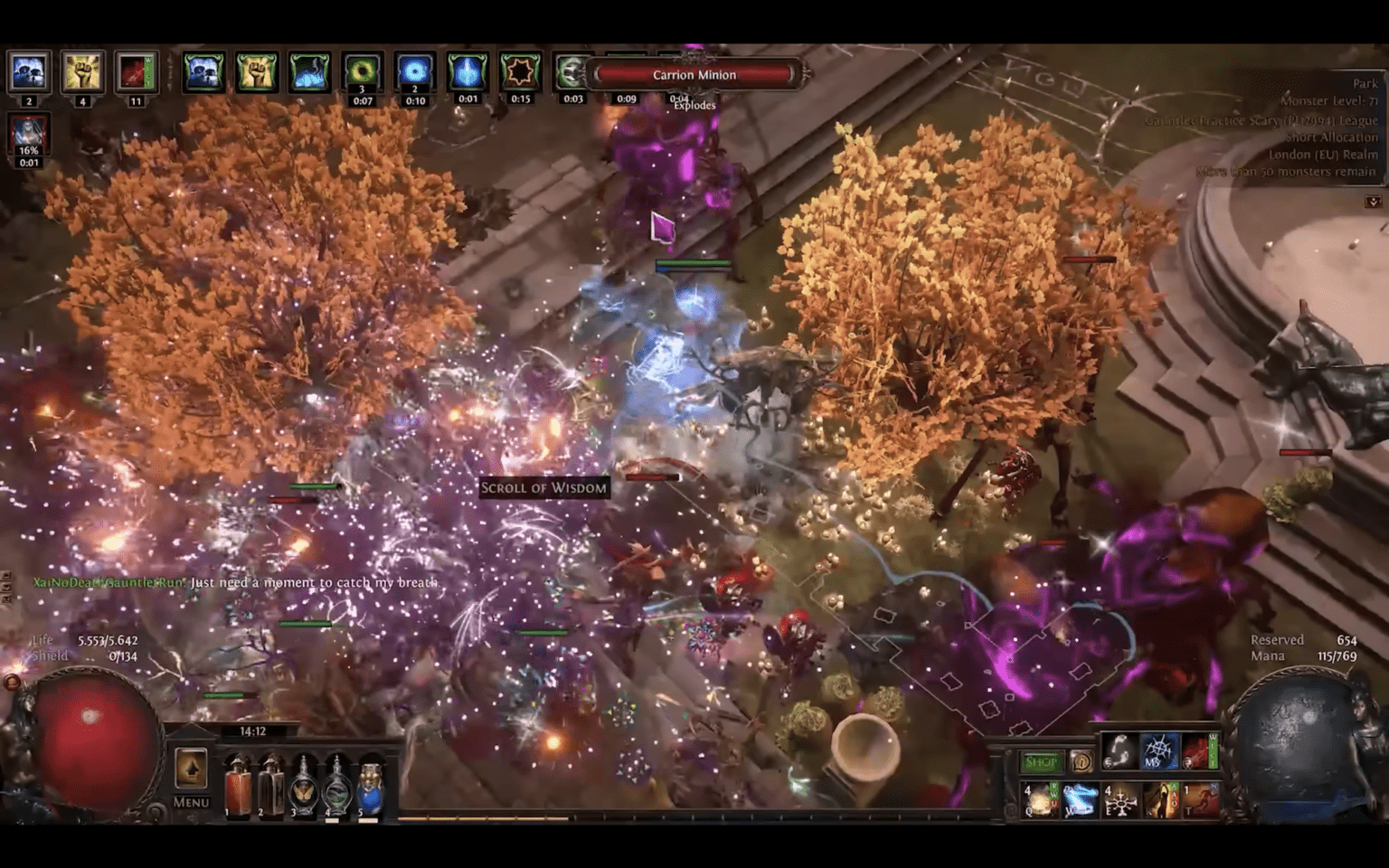Open the info tooltip icon beside the Shop button

pyautogui.click(x=1082, y=761)
